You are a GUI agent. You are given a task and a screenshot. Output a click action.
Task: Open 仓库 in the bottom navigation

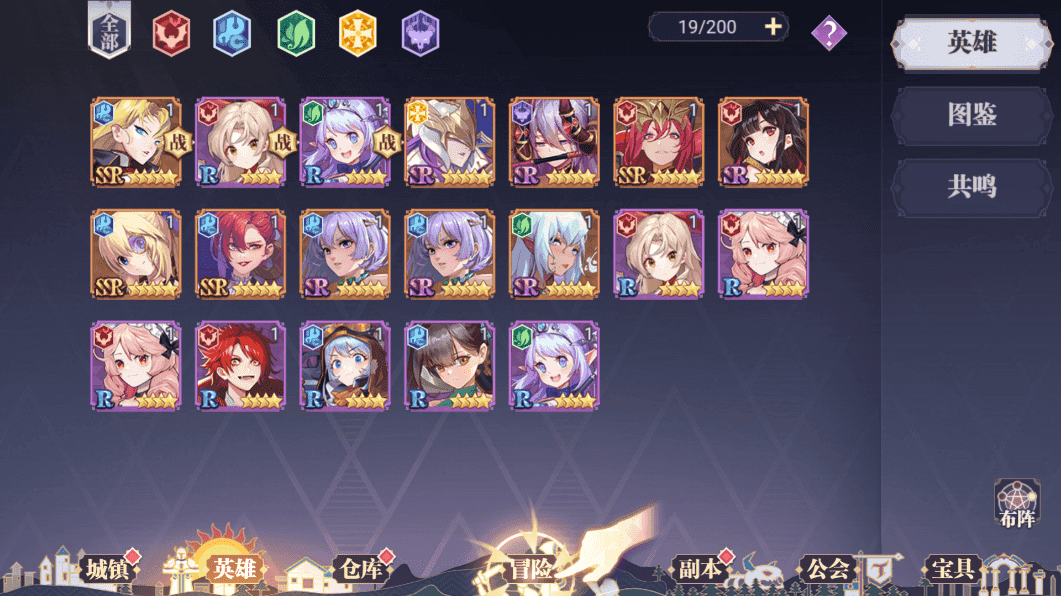[x=360, y=569]
